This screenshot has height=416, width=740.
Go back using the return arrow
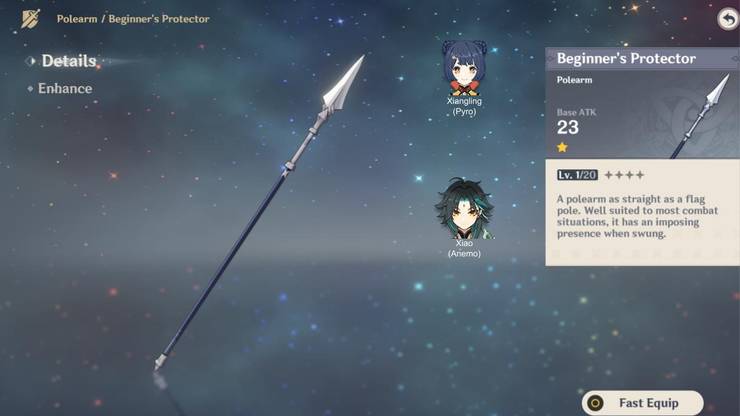727,19
